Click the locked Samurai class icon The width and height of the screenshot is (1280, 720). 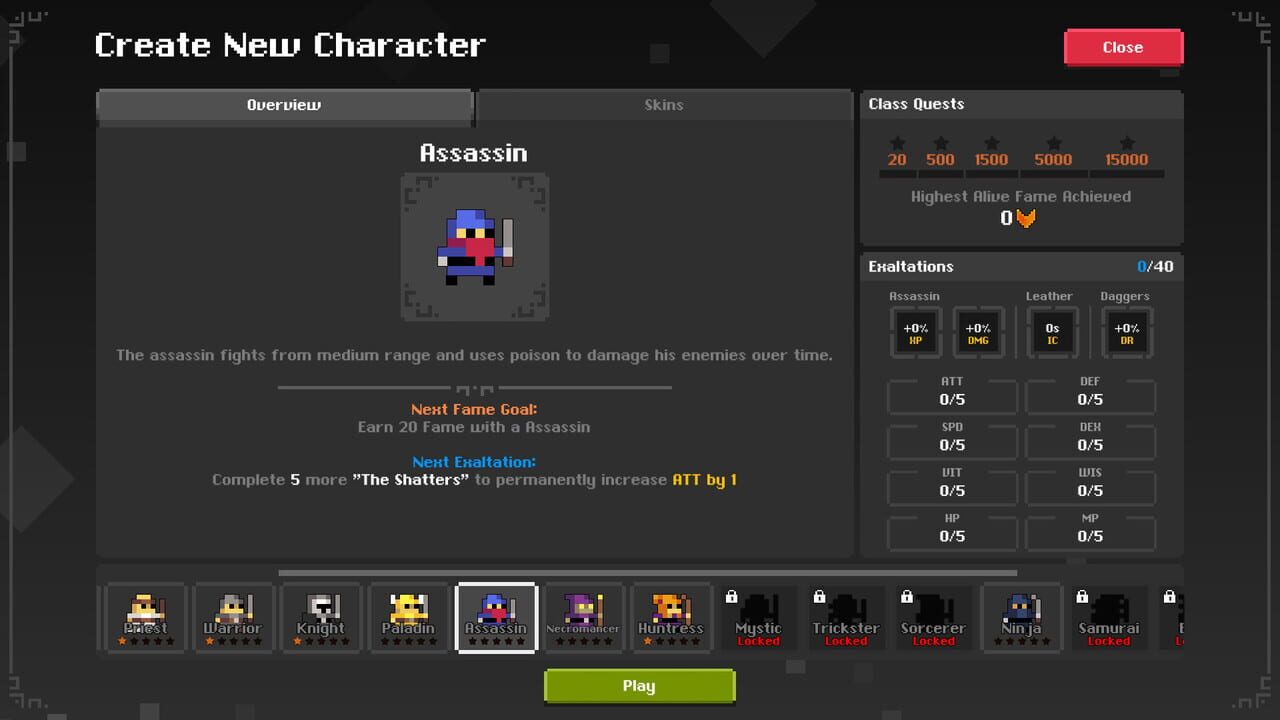coord(1109,615)
